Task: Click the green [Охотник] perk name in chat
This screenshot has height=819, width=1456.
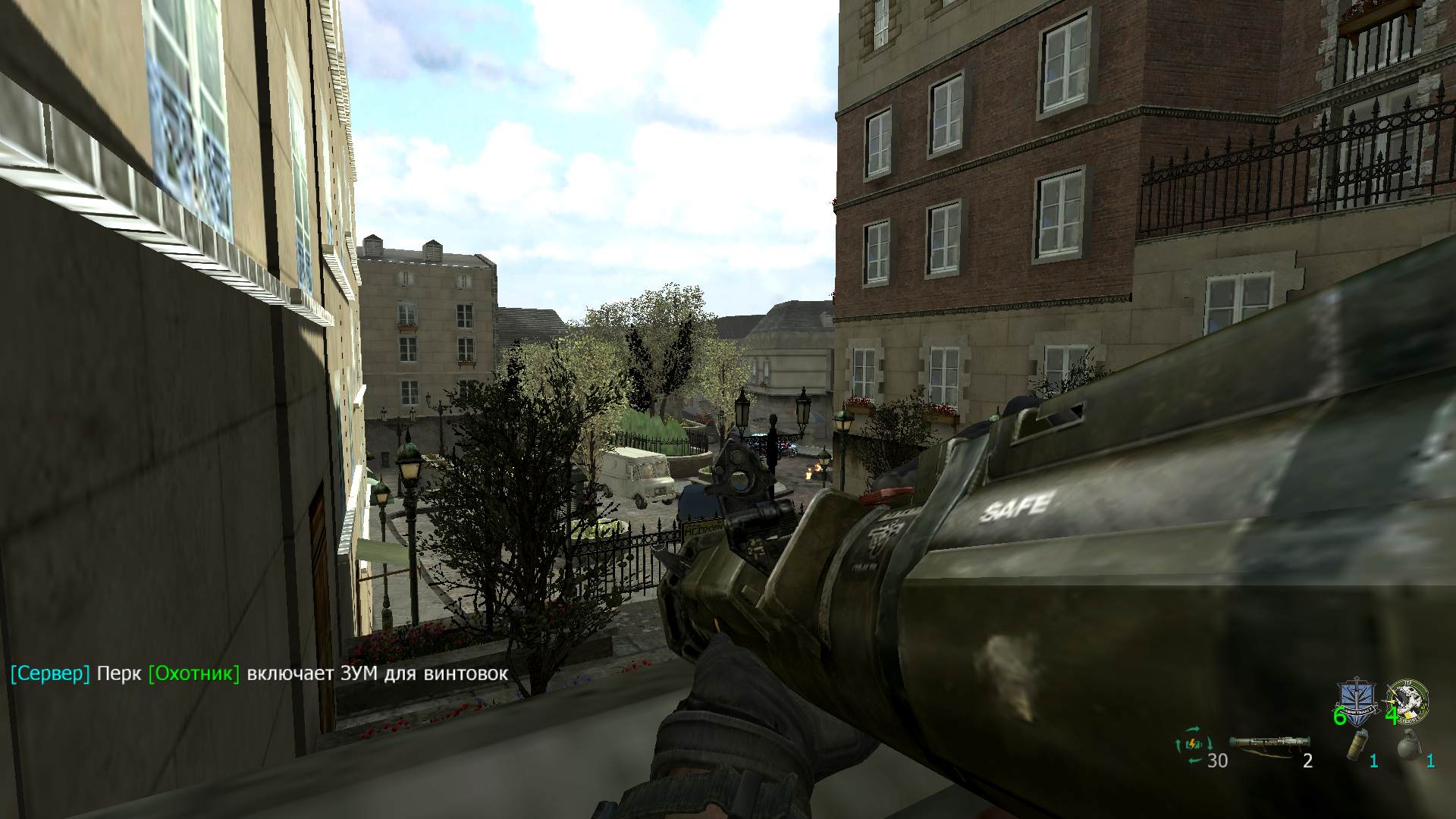Action: pyautogui.click(x=194, y=673)
